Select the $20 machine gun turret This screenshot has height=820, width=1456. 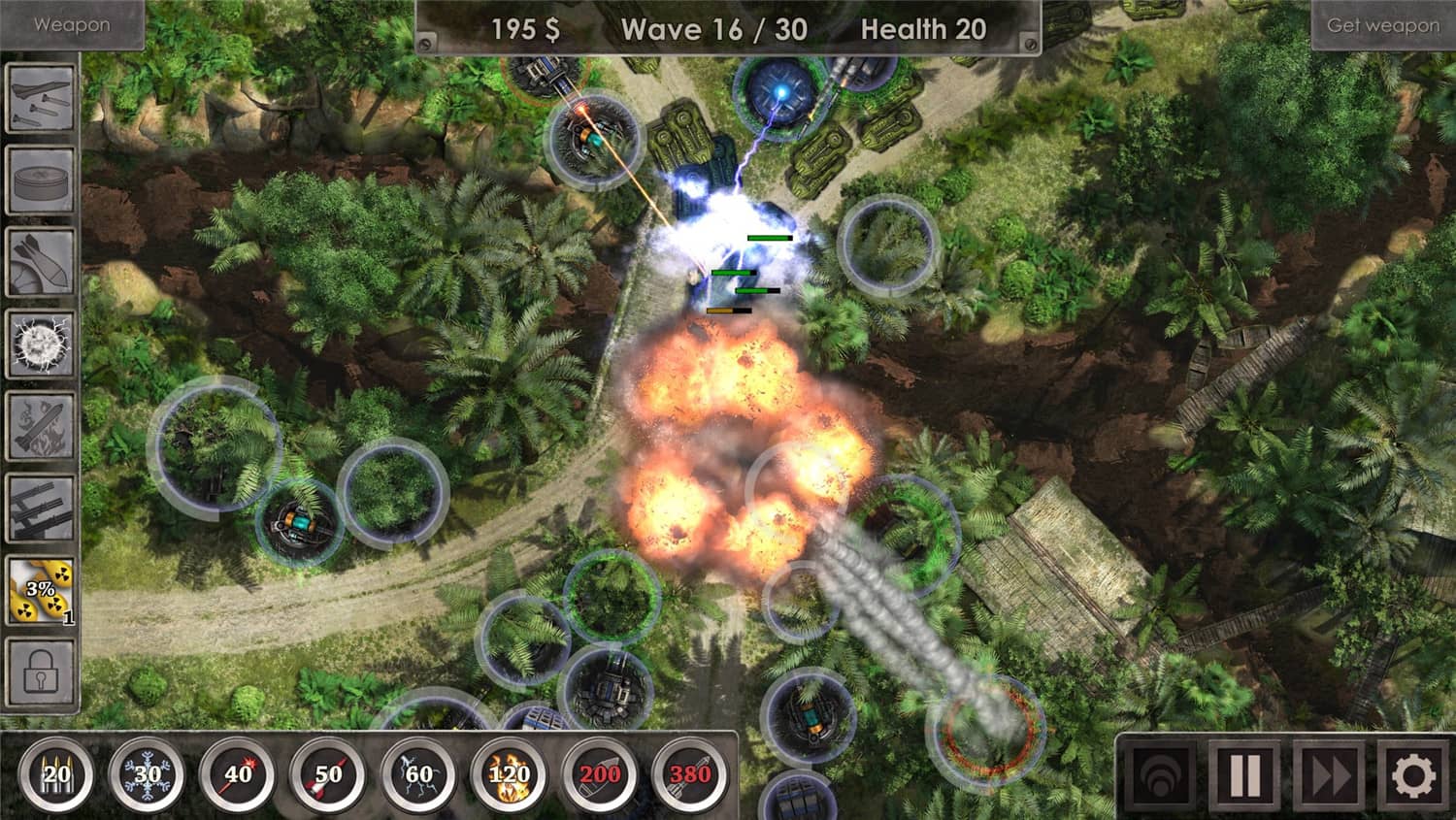(x=55, y=771)
